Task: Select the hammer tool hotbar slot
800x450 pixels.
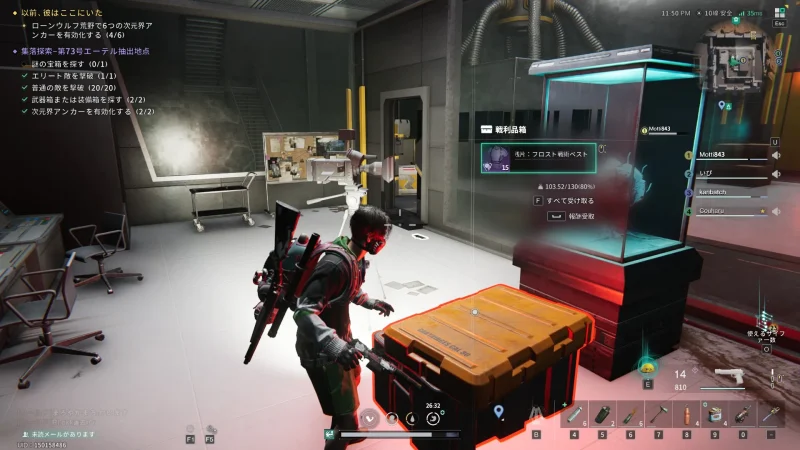Action: pyautogui.click(x=659, y=415)
